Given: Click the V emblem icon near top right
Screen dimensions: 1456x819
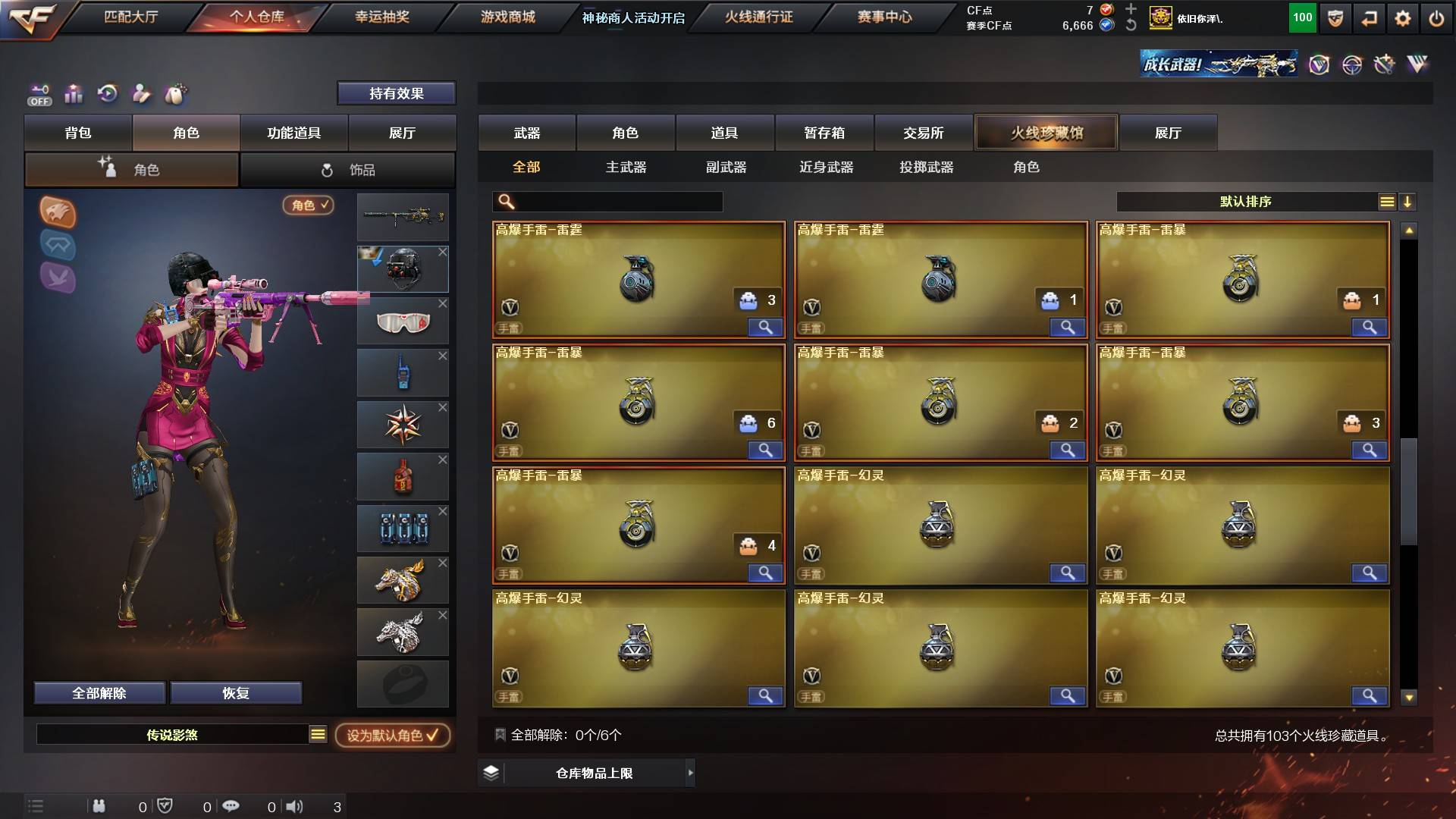Looking at the screenshot, I should 1320,64.
